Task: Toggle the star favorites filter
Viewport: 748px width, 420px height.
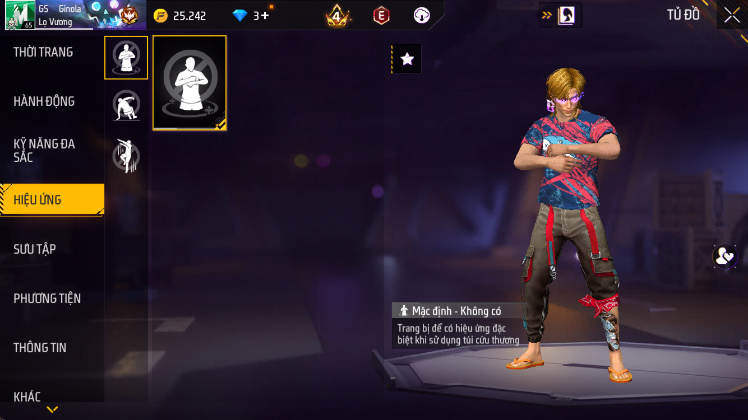Action: pos(406,59)
